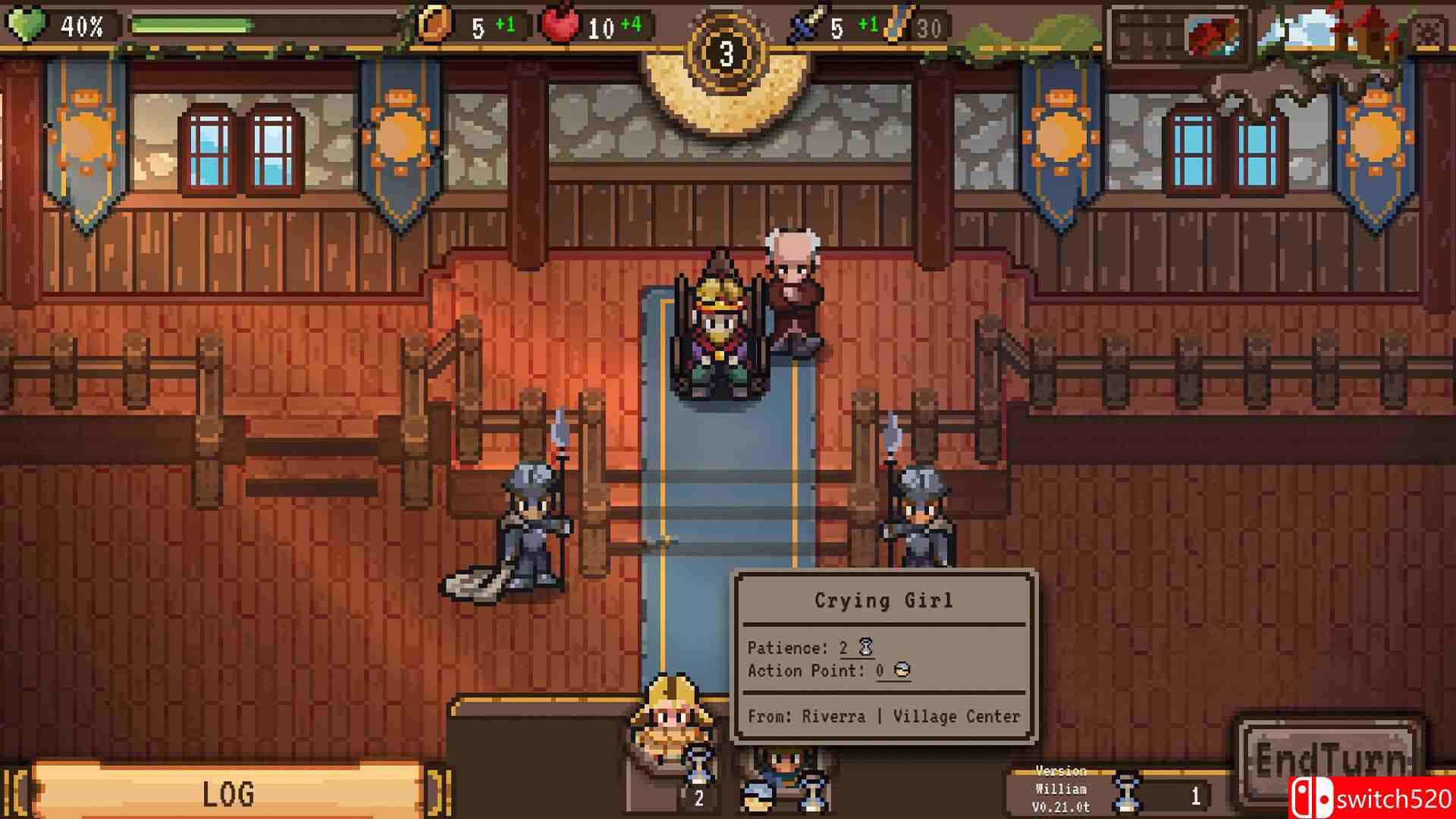
Task: Click the hourglass beside Patience value
Action: pos(868,646)
